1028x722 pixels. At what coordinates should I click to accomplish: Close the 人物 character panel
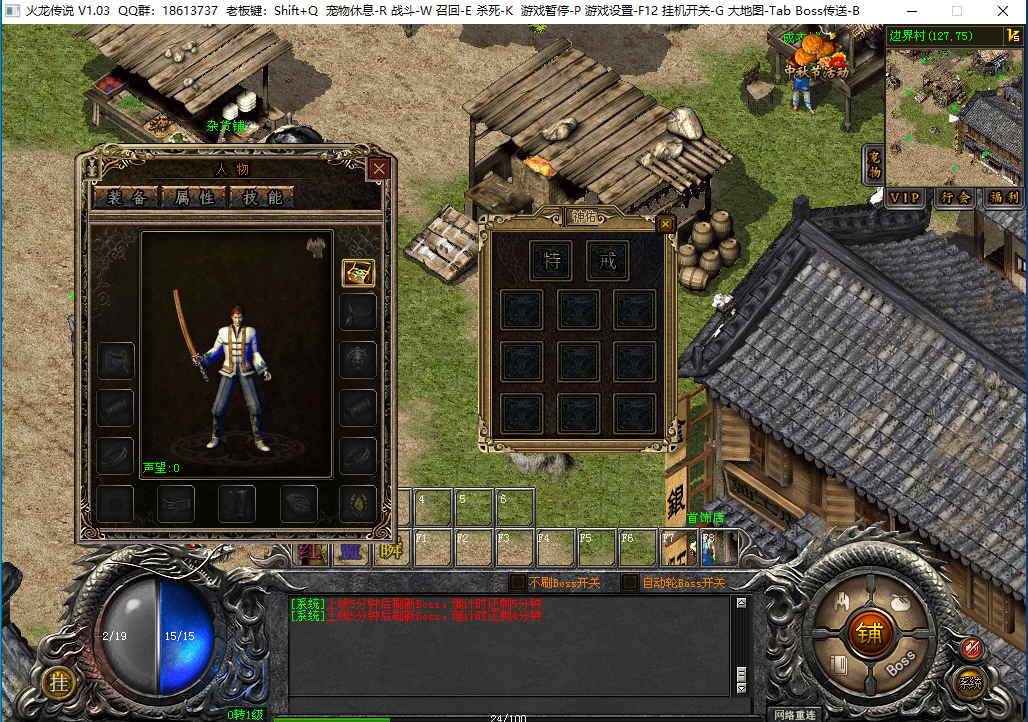(x=379, y=169)
